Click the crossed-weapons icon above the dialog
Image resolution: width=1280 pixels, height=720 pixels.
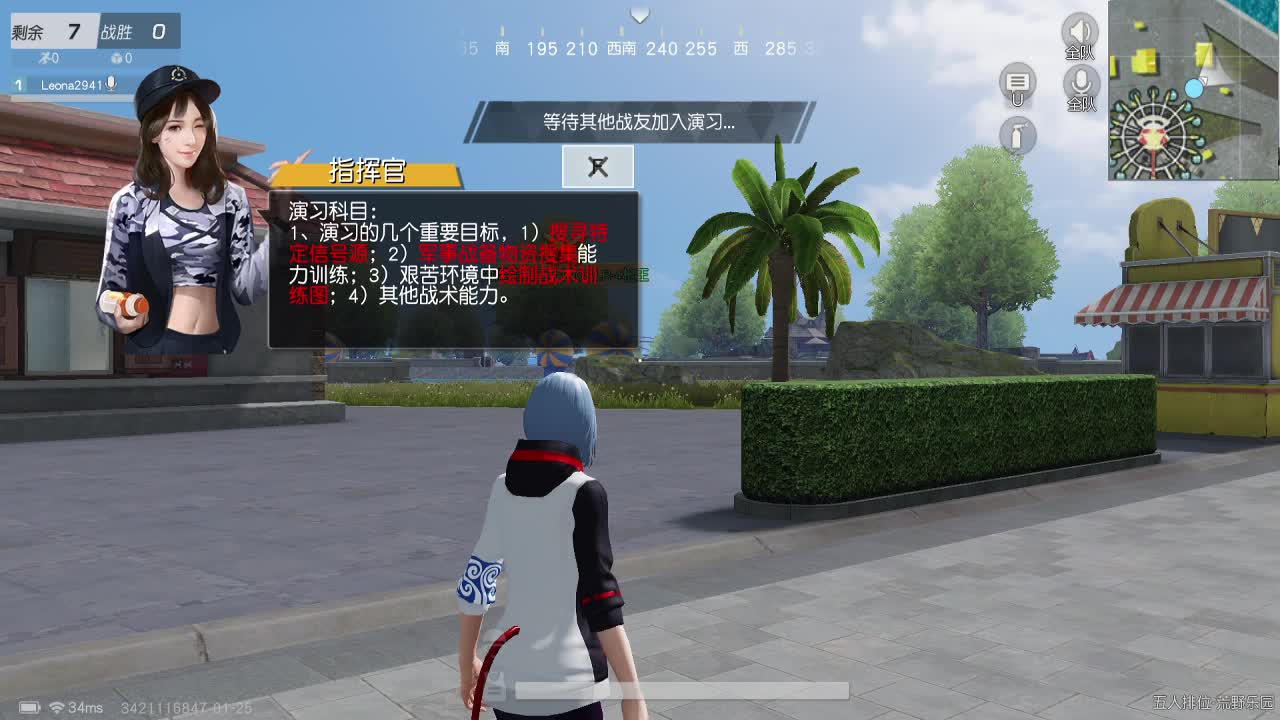tap(597, 167)
